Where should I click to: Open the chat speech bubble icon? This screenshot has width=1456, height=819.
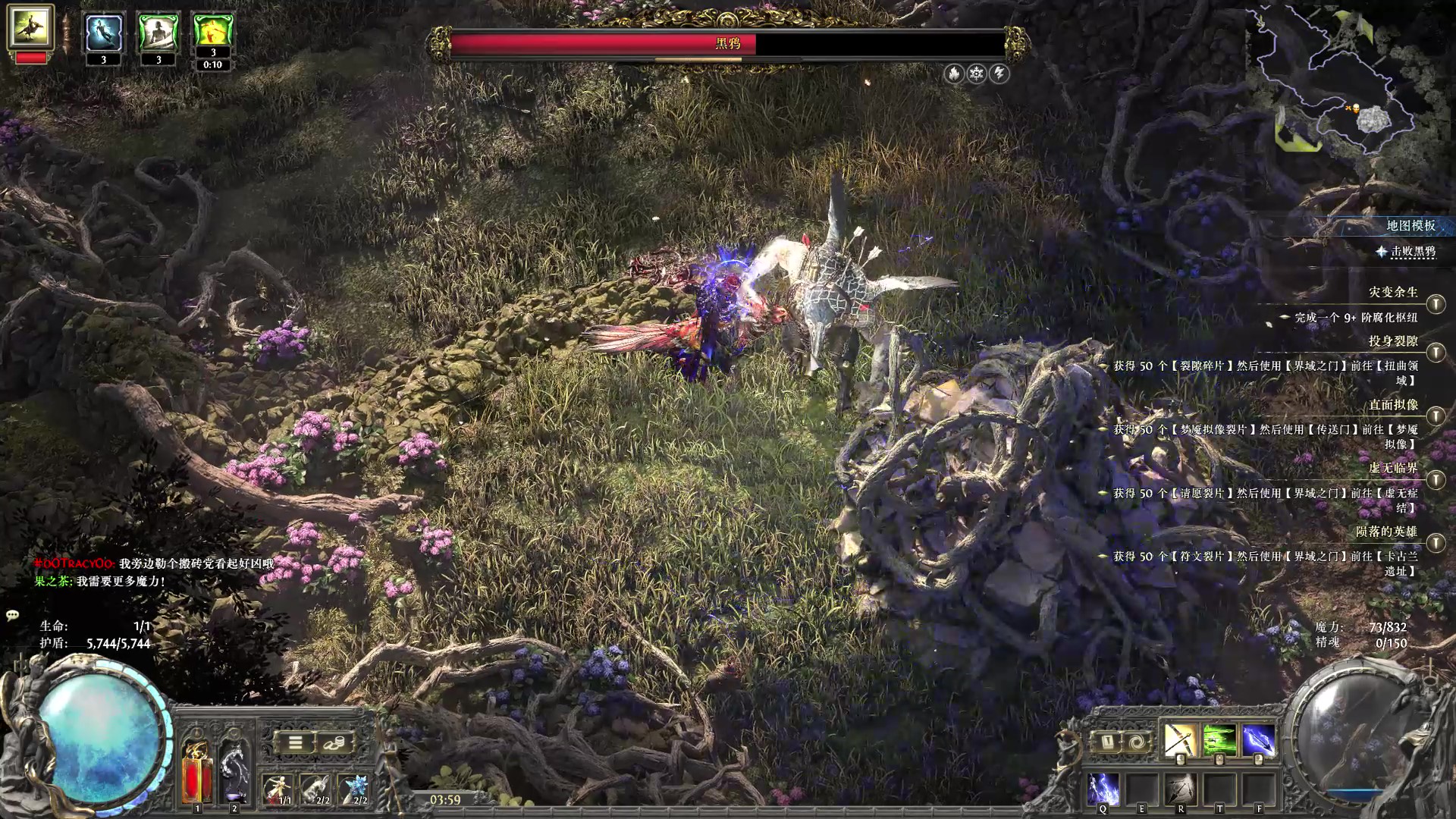[12, 615]
